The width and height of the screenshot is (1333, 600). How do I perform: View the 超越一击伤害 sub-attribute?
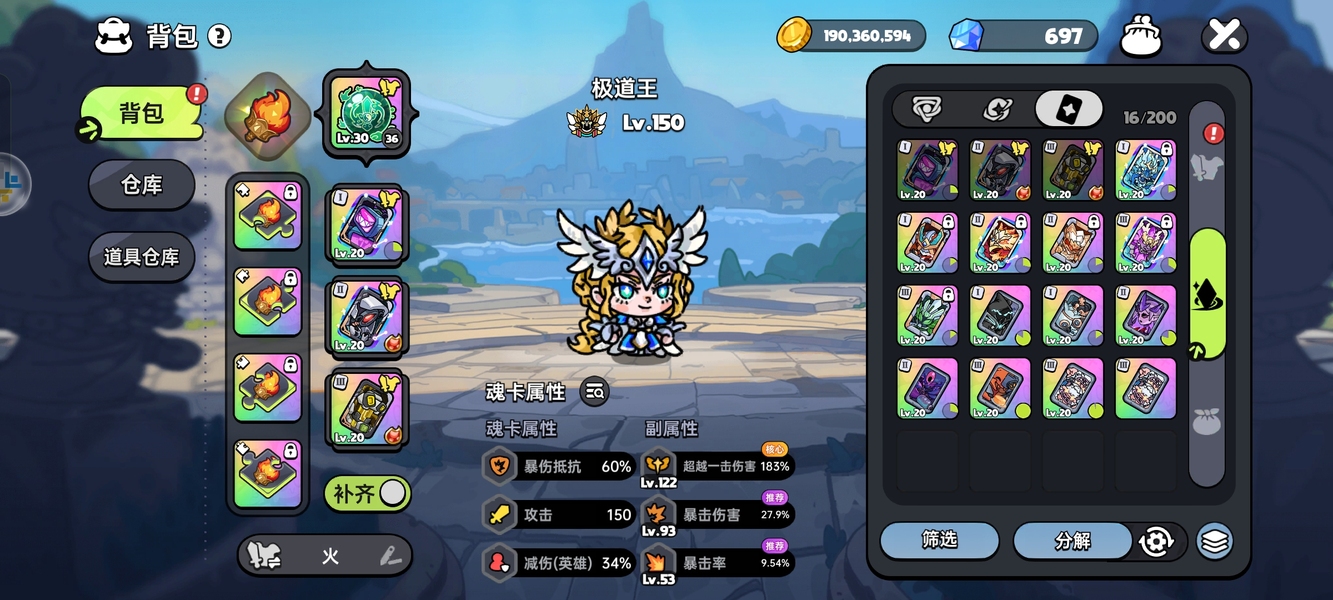coord(718,466)
